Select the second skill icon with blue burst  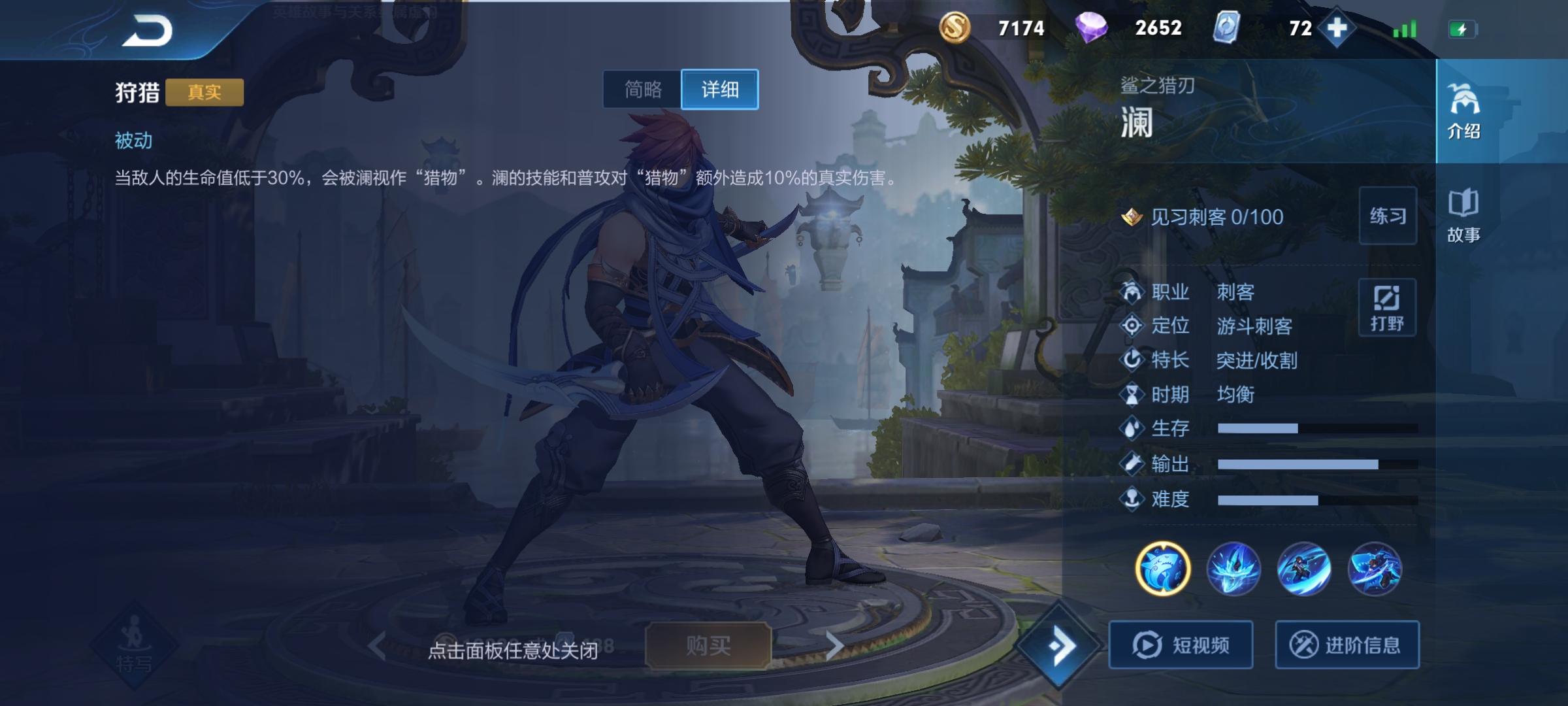click(1233, 569)
